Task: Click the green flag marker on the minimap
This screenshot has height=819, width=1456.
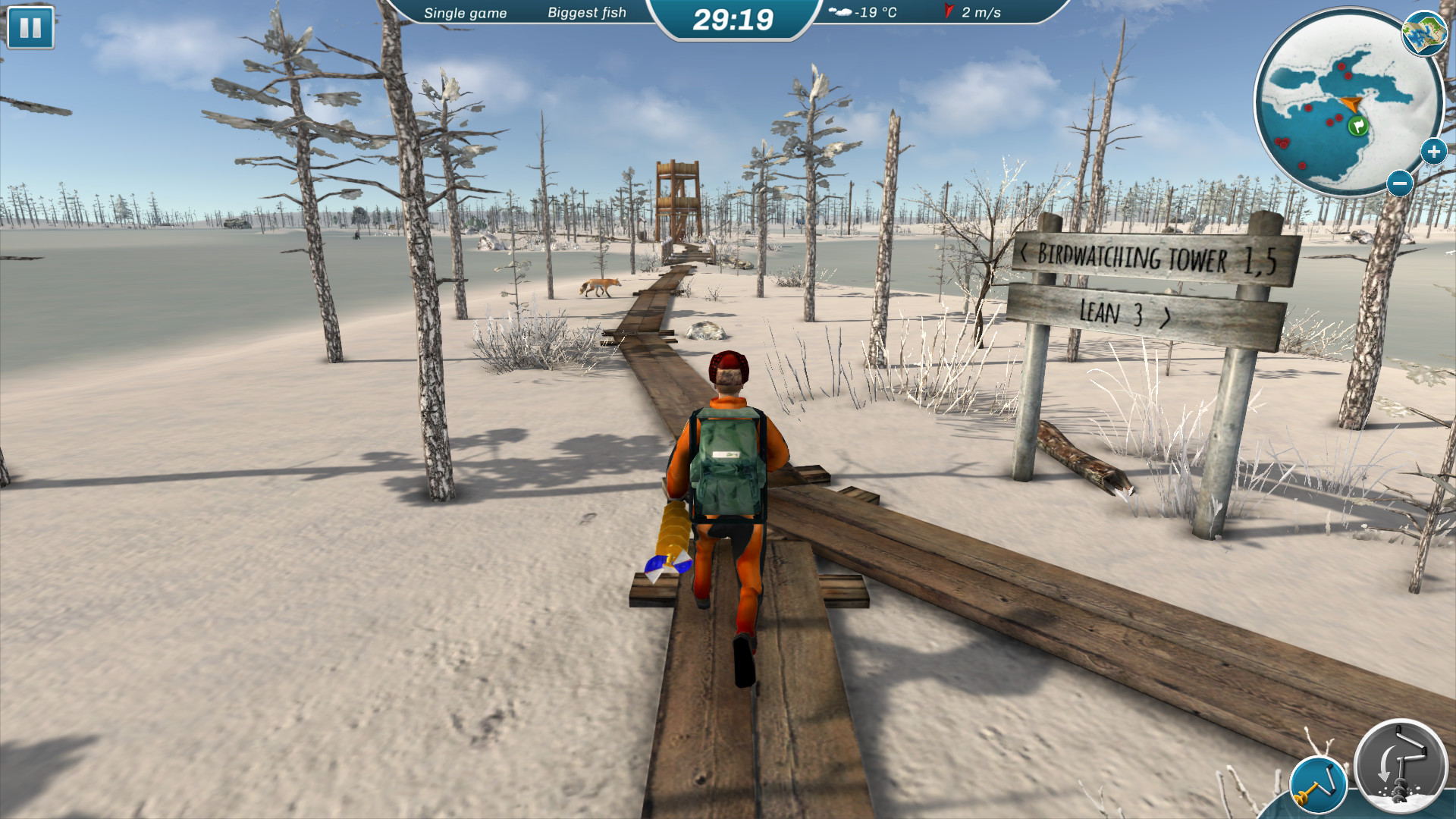Action: pos(1358,125)
